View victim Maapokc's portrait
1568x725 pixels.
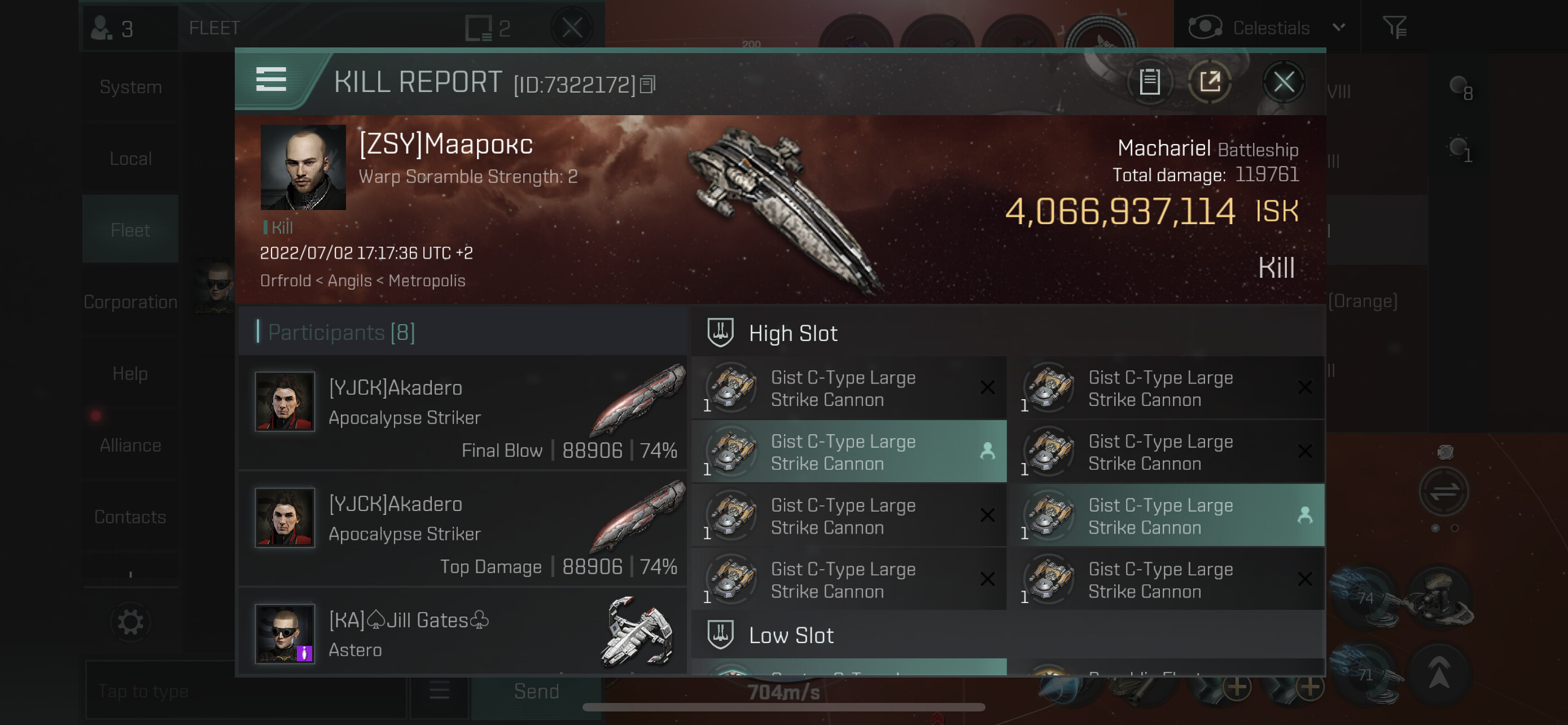coord(303,167)
